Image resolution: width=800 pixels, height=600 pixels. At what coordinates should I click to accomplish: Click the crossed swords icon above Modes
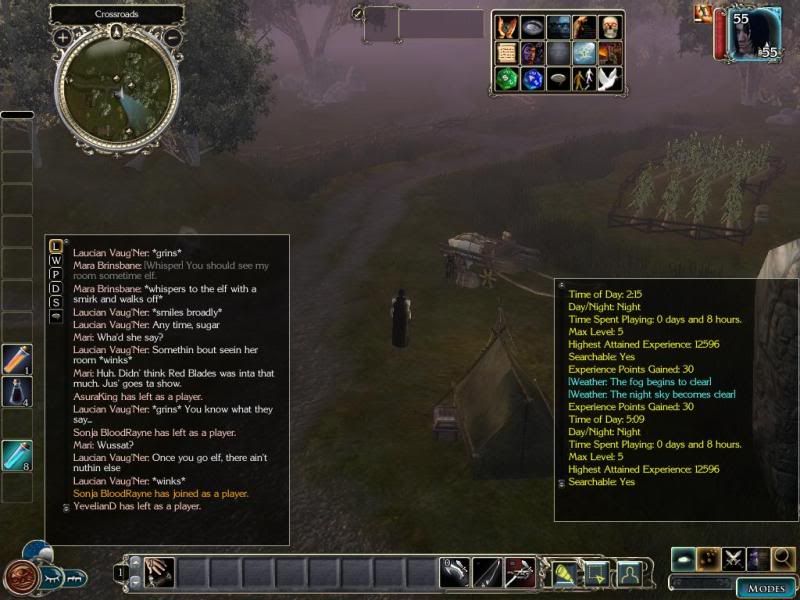pos(733,558)
